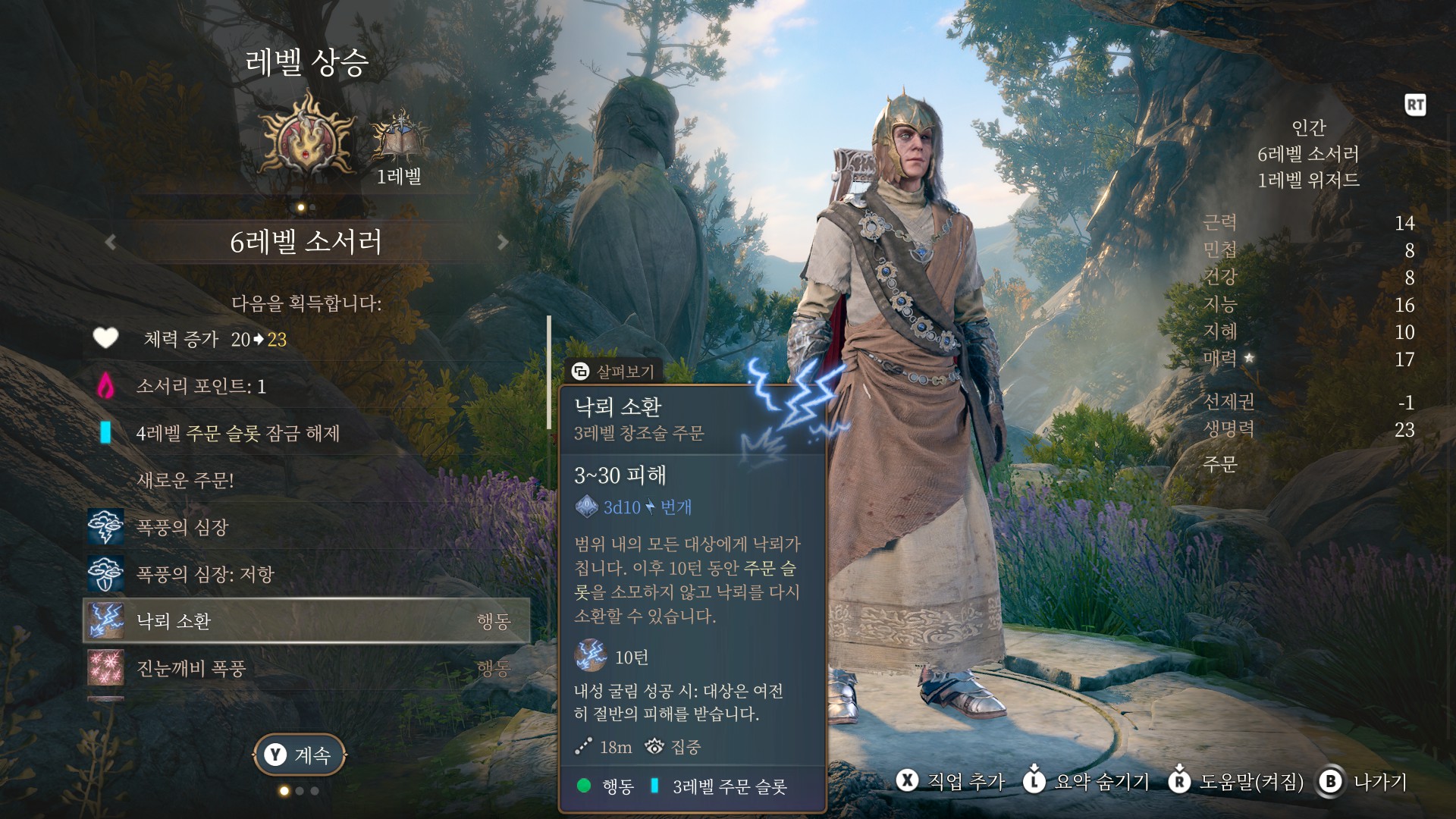Select the 체력 증가 row

(305, 339)
